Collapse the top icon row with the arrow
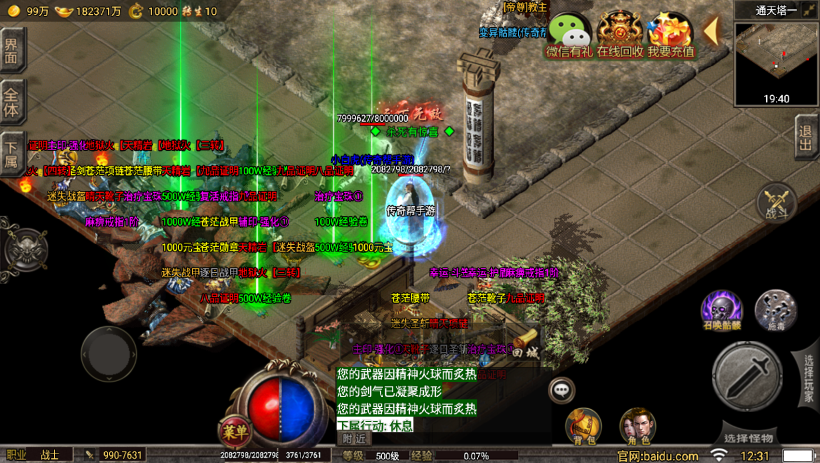Image resolution: width=820 pixels, height=463 pixels. 711,31
